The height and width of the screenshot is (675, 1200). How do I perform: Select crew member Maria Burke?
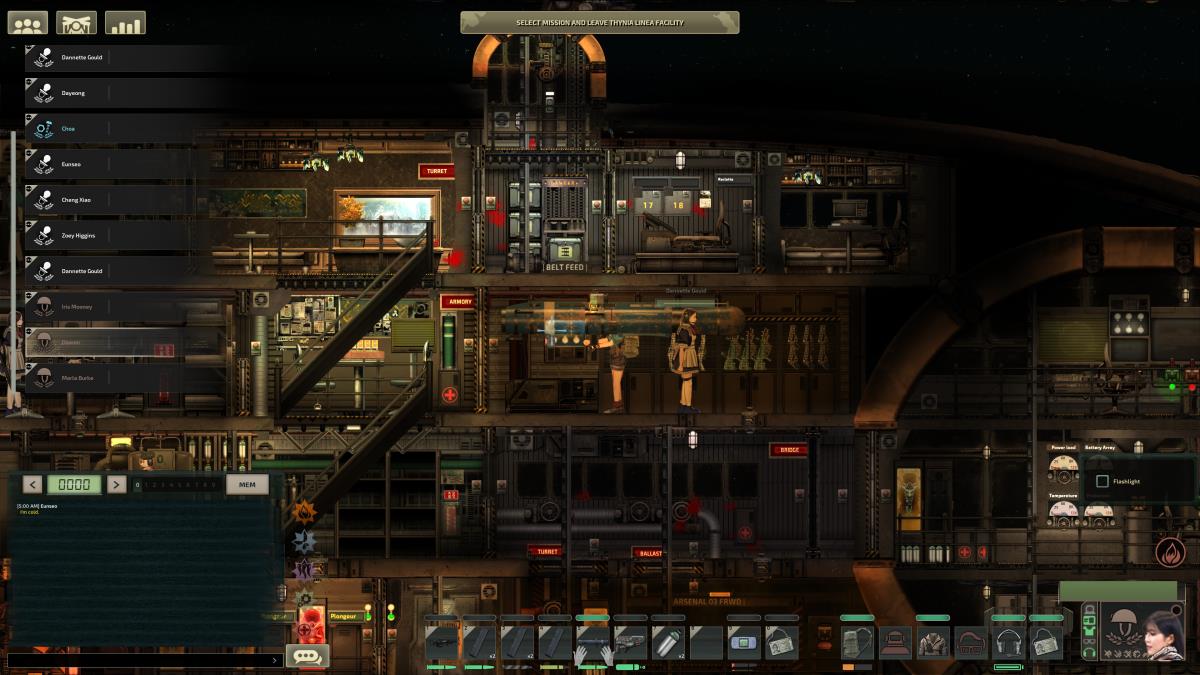[120, 378]
